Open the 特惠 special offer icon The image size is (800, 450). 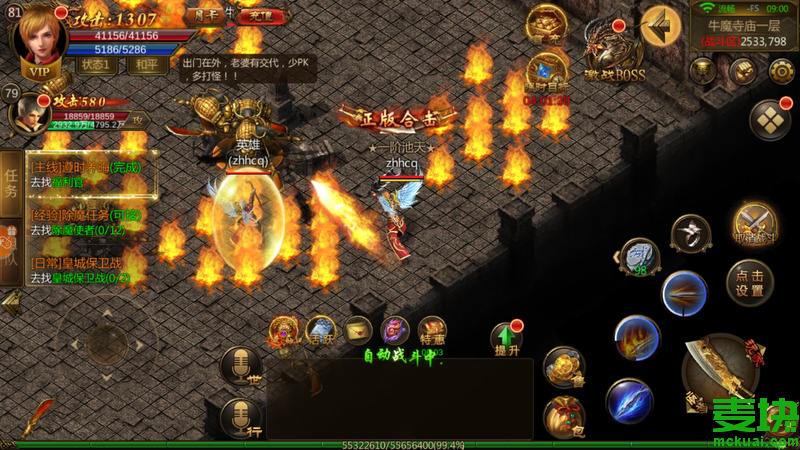(432, 333)
